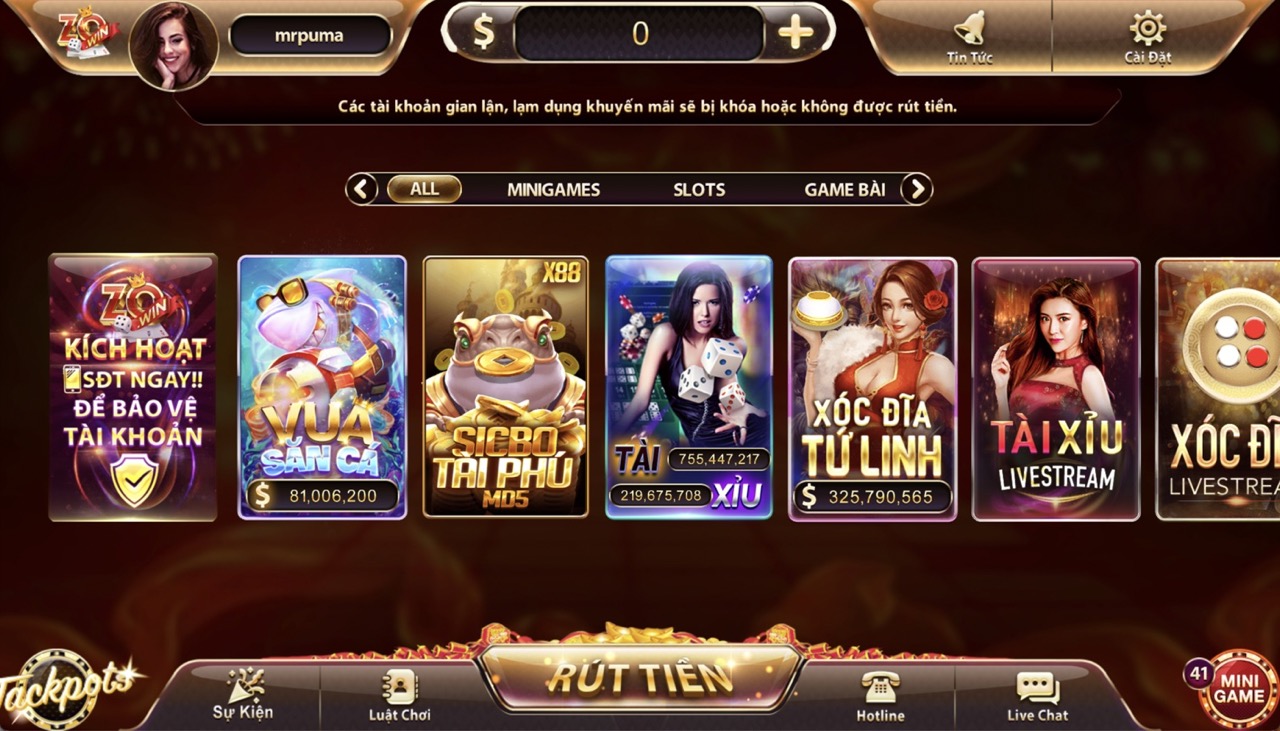This screenshot has height=731, width=1280.
Task: Select the SLOTS category
Action: pyautogui.click(x=699, y=189)
